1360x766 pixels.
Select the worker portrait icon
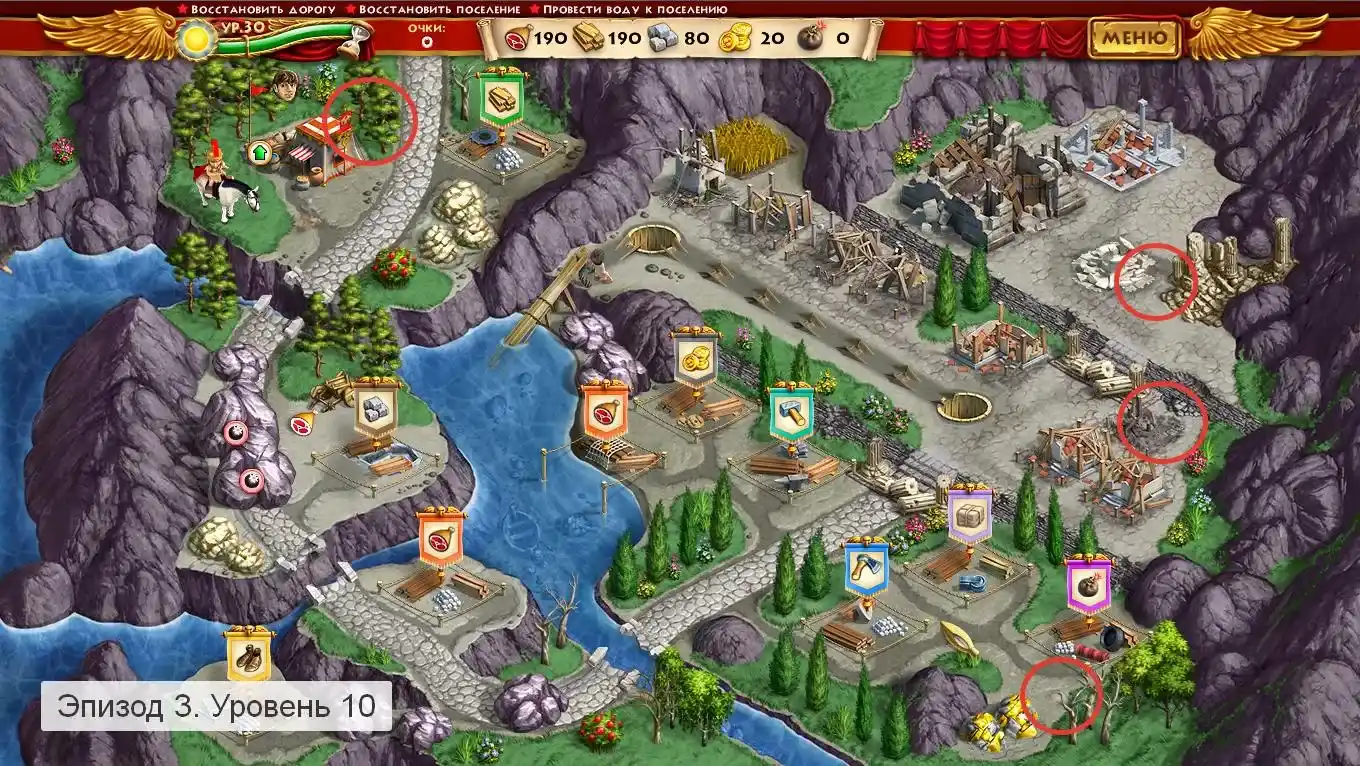click(x=288, y=87)
